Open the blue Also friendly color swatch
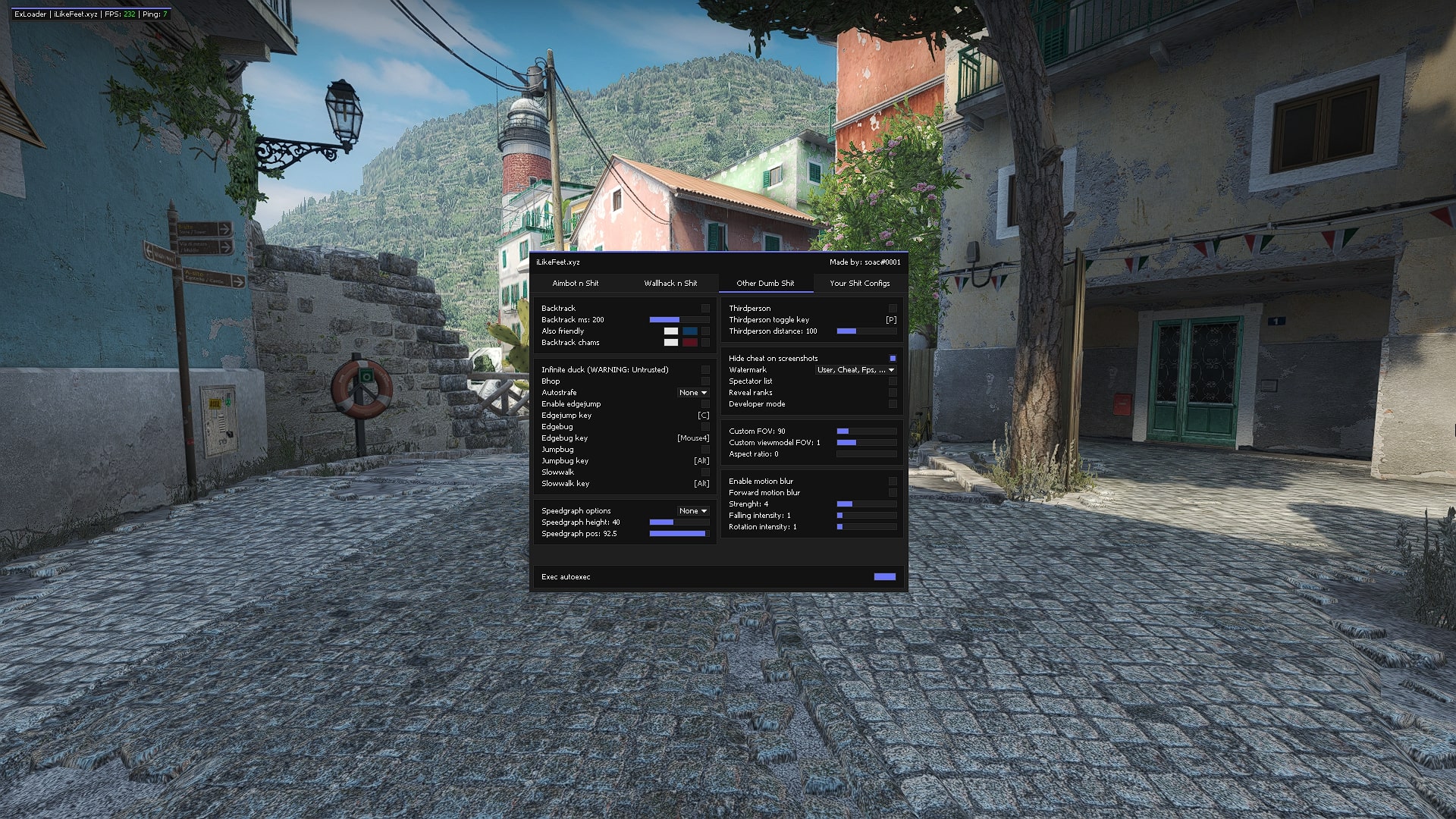Viewport: 1456px width, 819px height. (x=691, y=331)
